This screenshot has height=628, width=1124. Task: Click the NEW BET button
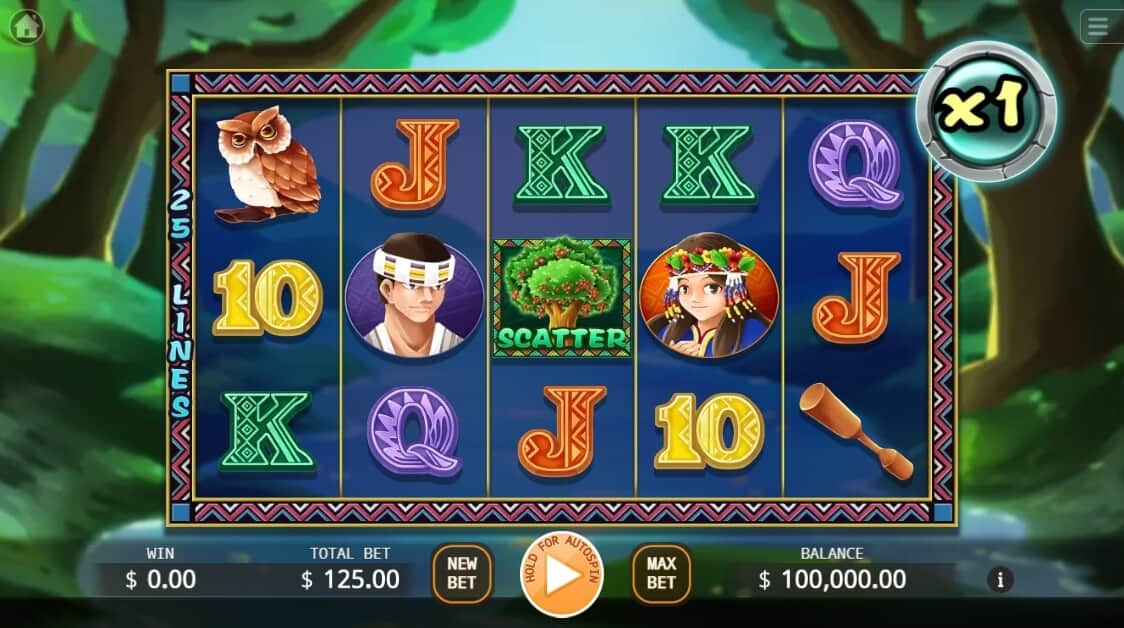[x=462, y=573]
